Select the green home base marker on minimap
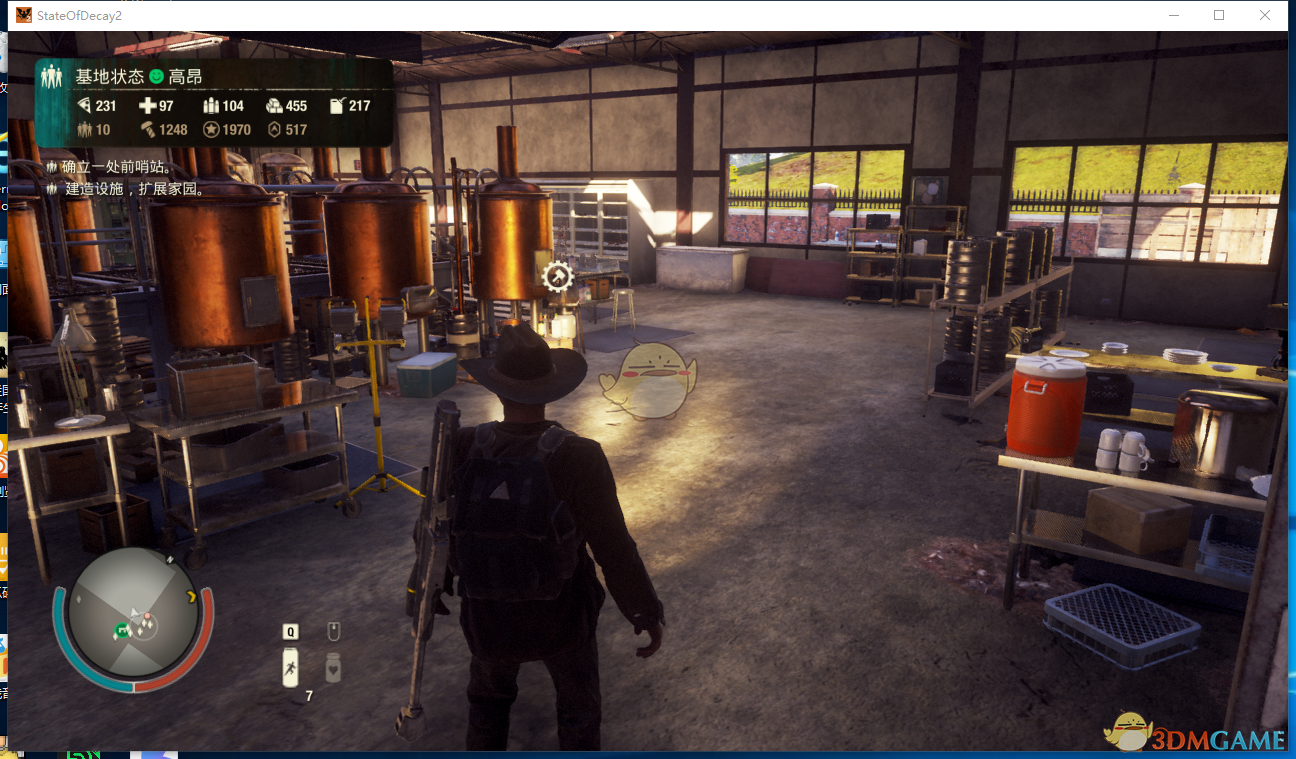The height and width of the screenshot is (759, 1296). coord(122,629)
